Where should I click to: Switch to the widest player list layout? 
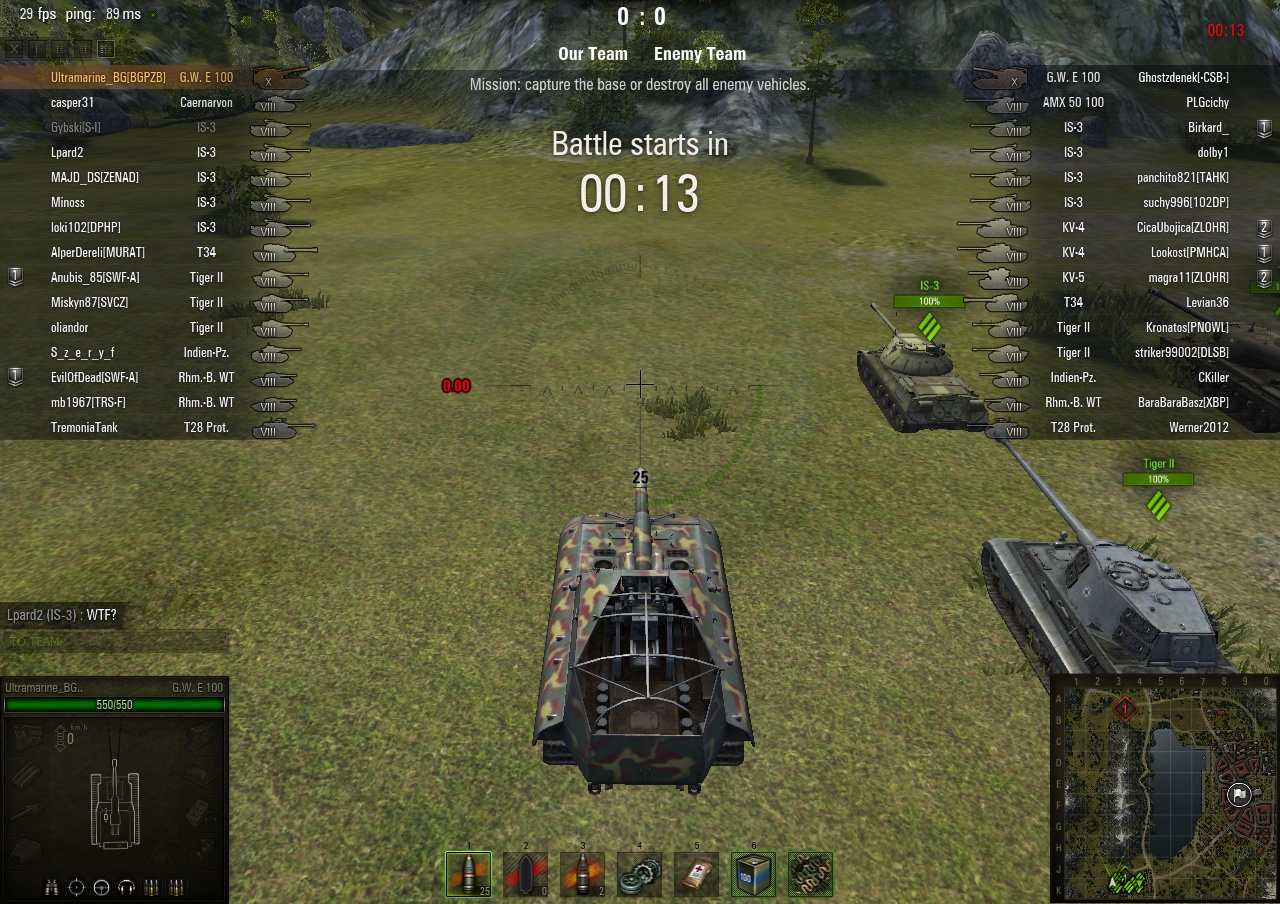[106, 48]
